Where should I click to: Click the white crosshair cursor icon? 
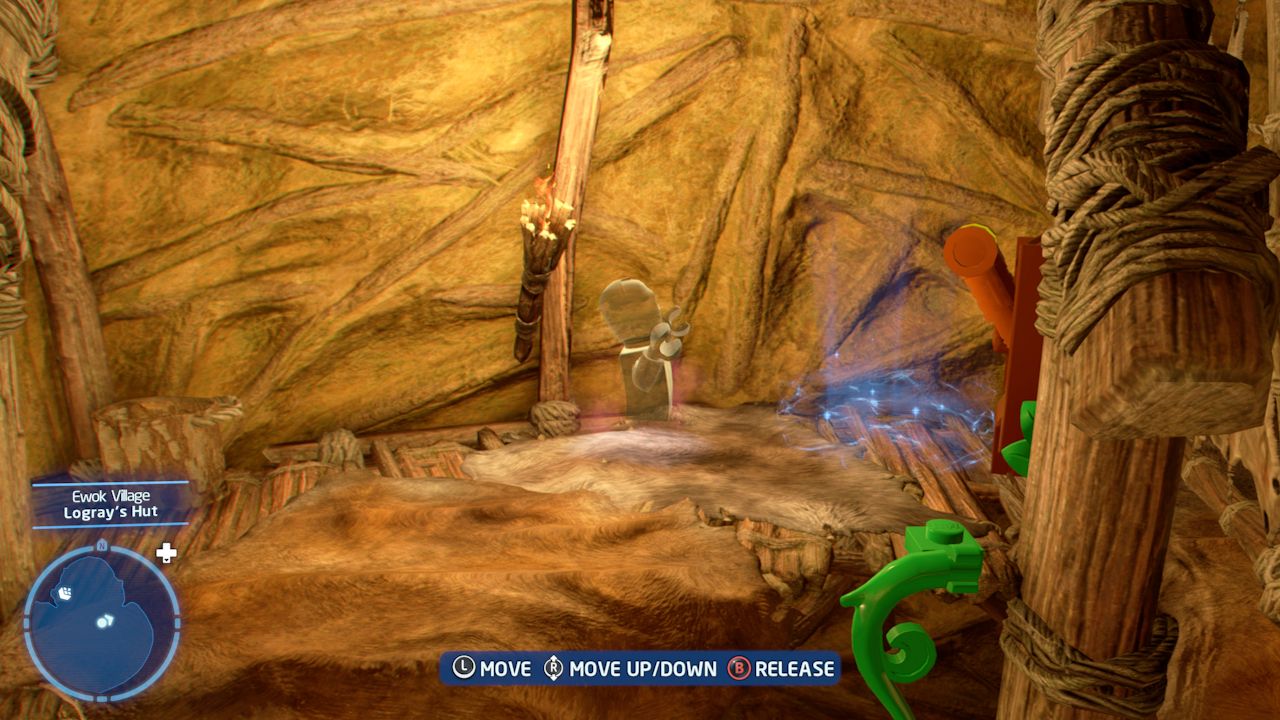(x=165, y=550)
